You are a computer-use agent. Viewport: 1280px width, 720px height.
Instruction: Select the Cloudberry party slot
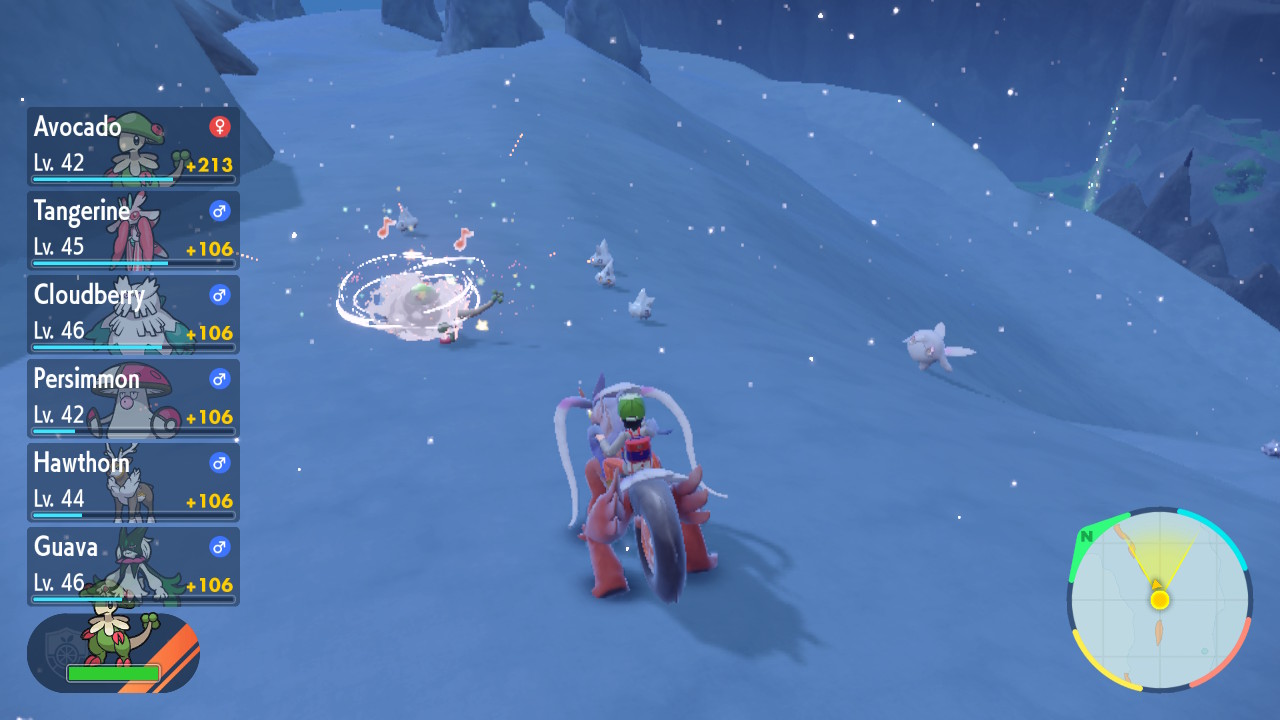point(133,314)
